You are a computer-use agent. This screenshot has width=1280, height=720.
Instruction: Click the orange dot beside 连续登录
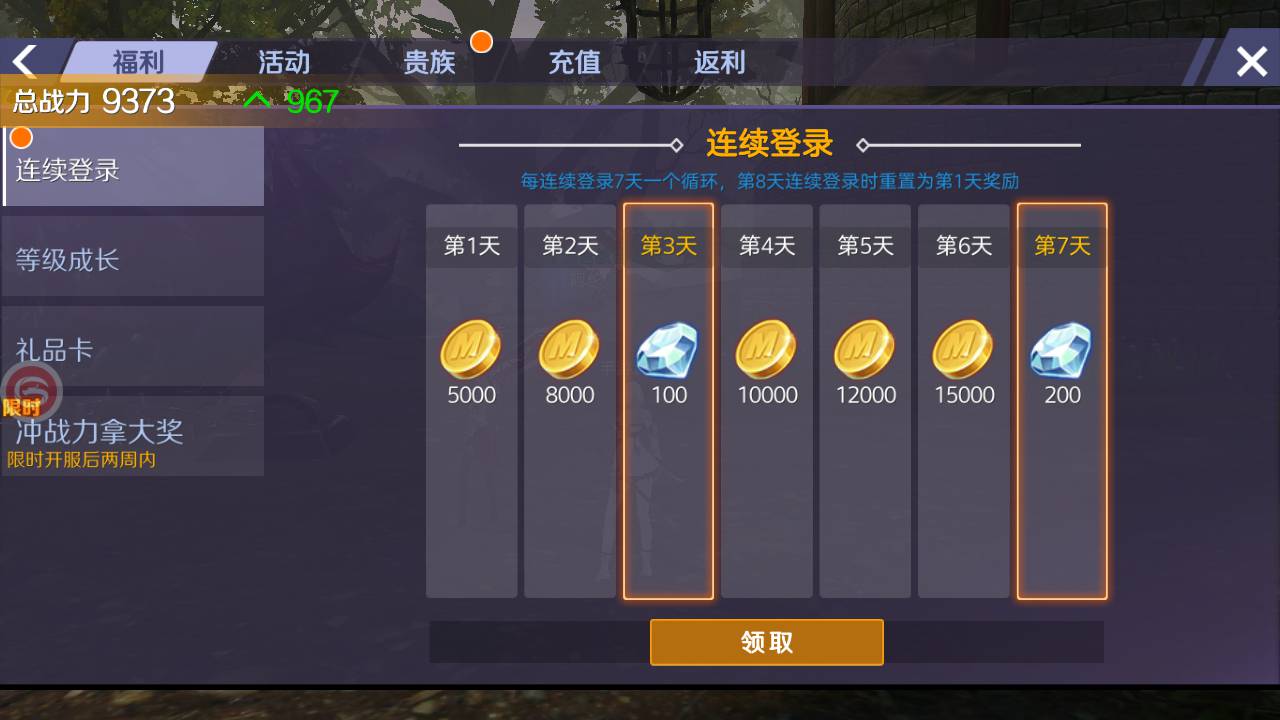pyautogui.click(x=21, y=137)
